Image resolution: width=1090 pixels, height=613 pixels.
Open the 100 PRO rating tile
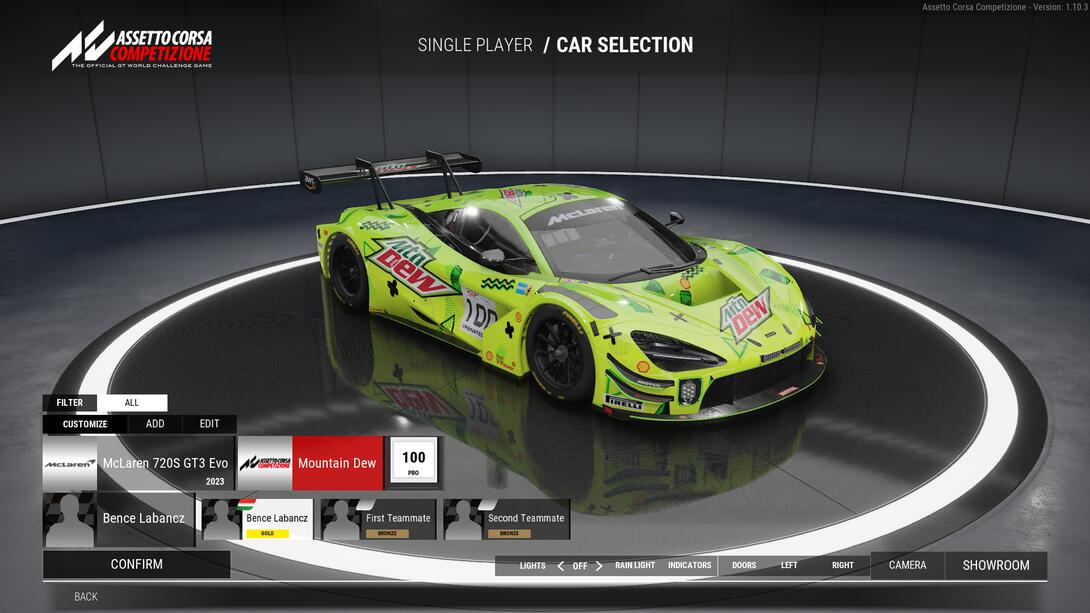click(414, 462)
